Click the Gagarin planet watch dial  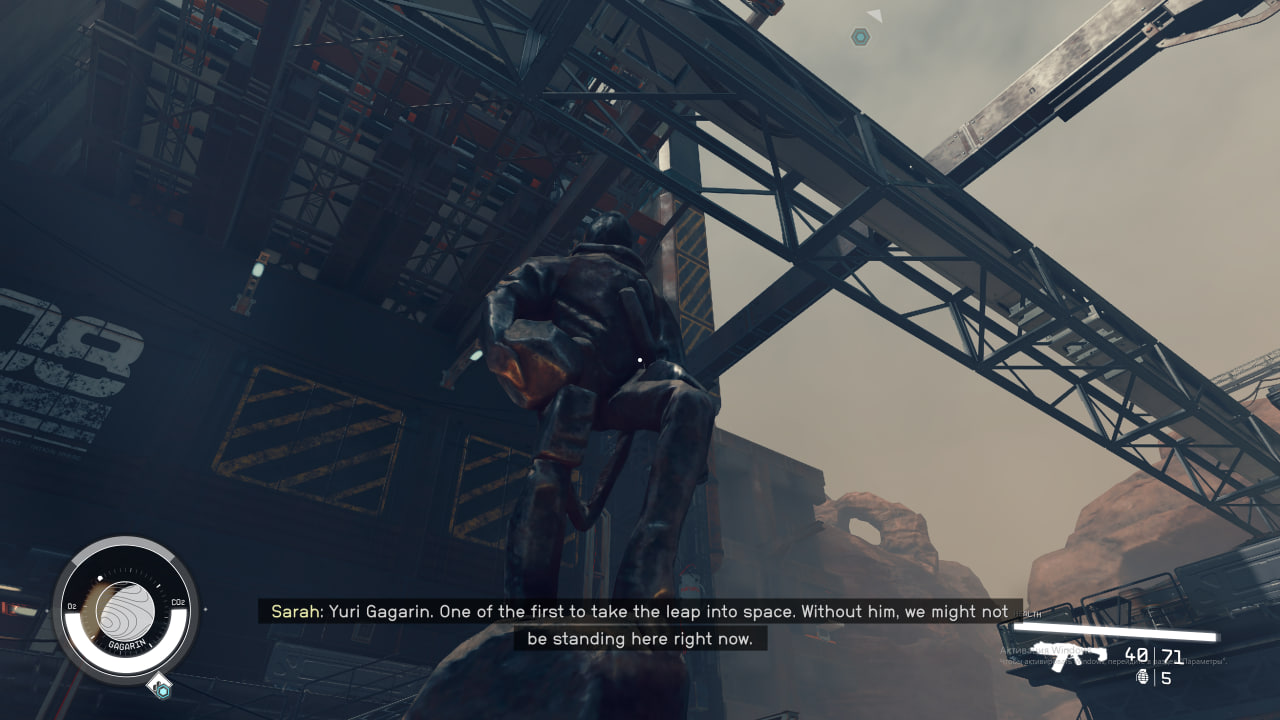[x=125, y=610]
